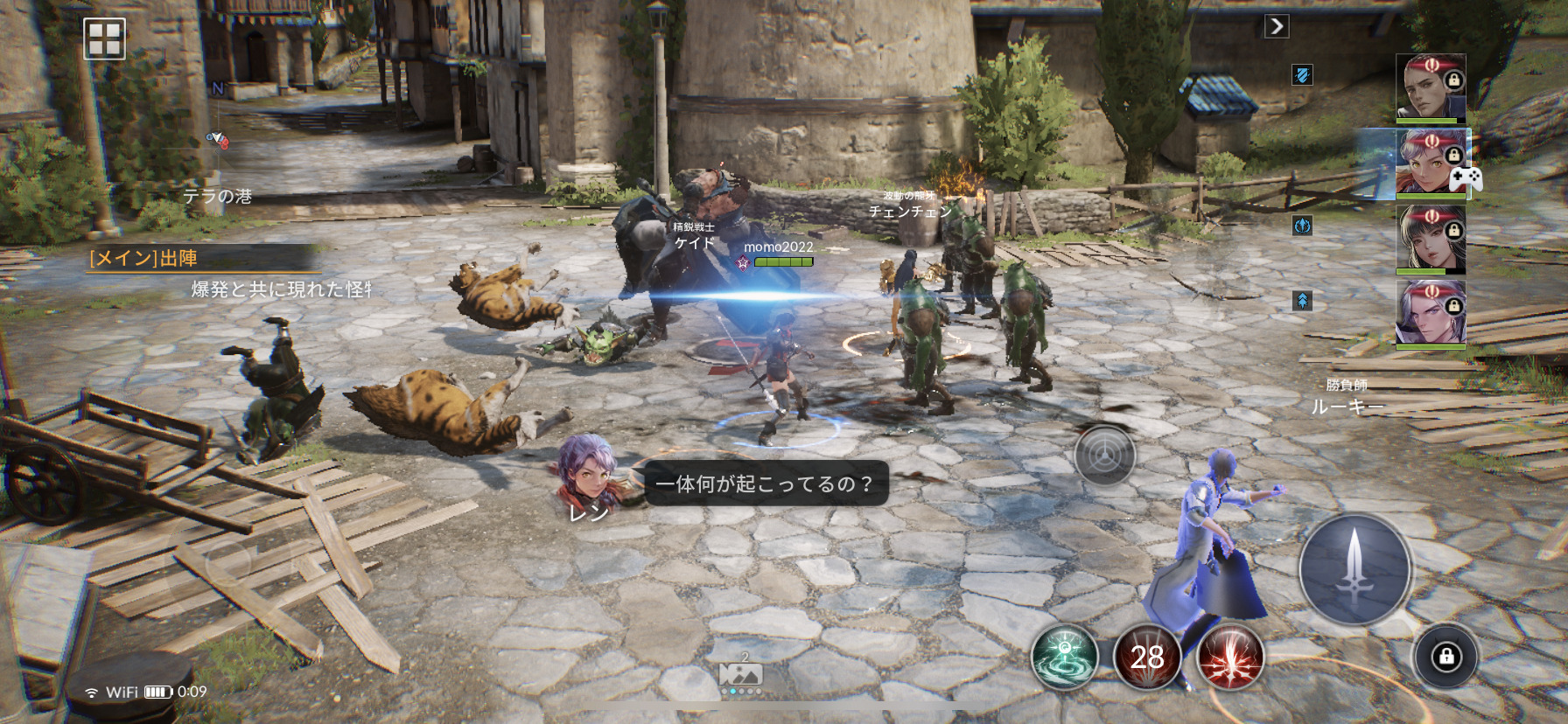This screenshot has height=724, width=1568.
Task: Open the screenshot gallery photo icon
Action: pyautogui.click(x=740, y=673)
